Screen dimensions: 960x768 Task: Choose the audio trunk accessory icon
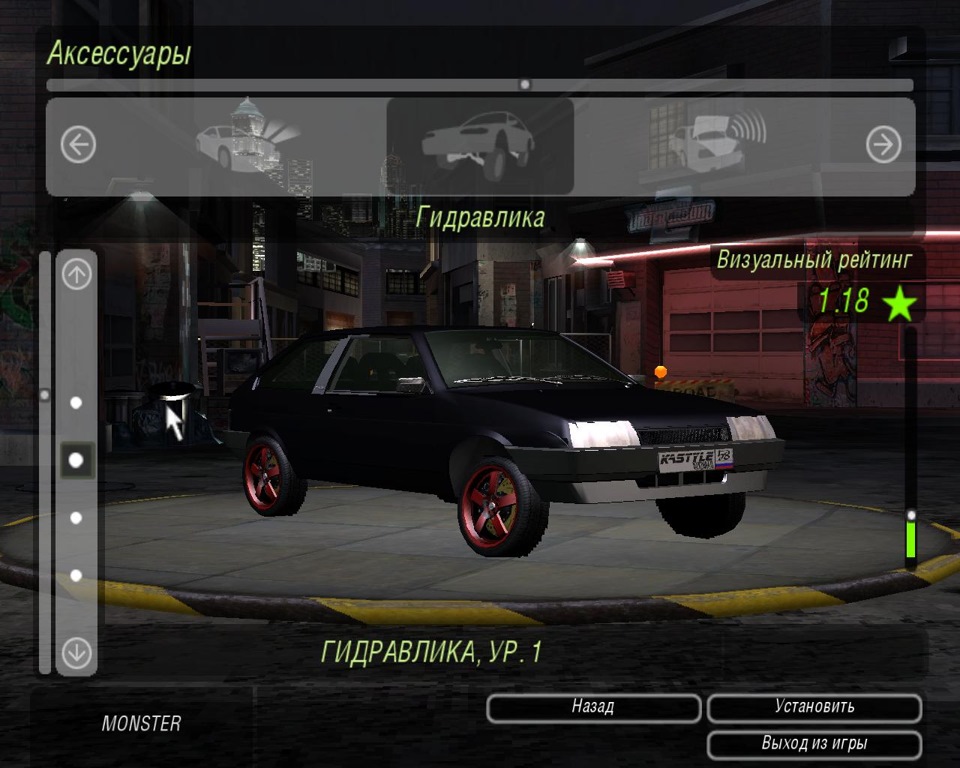click(715, 140)
